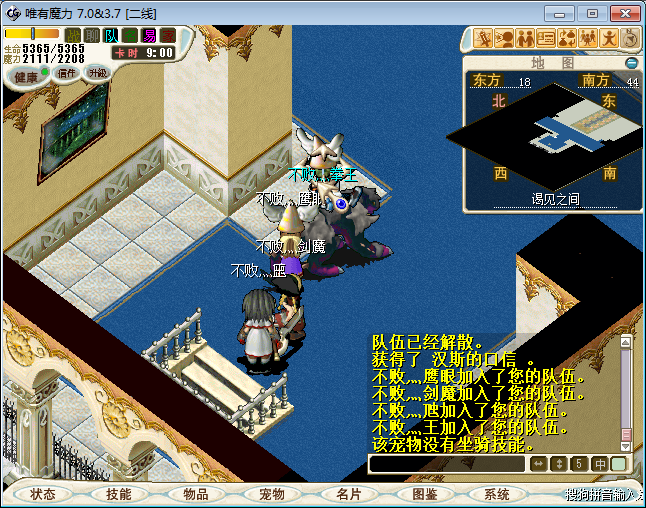Image resolution: width=646 pixels, height=508 pixels.
Task: Toggle the 易 trade switch
Action: pyautogui.click(x=149, y=36)
